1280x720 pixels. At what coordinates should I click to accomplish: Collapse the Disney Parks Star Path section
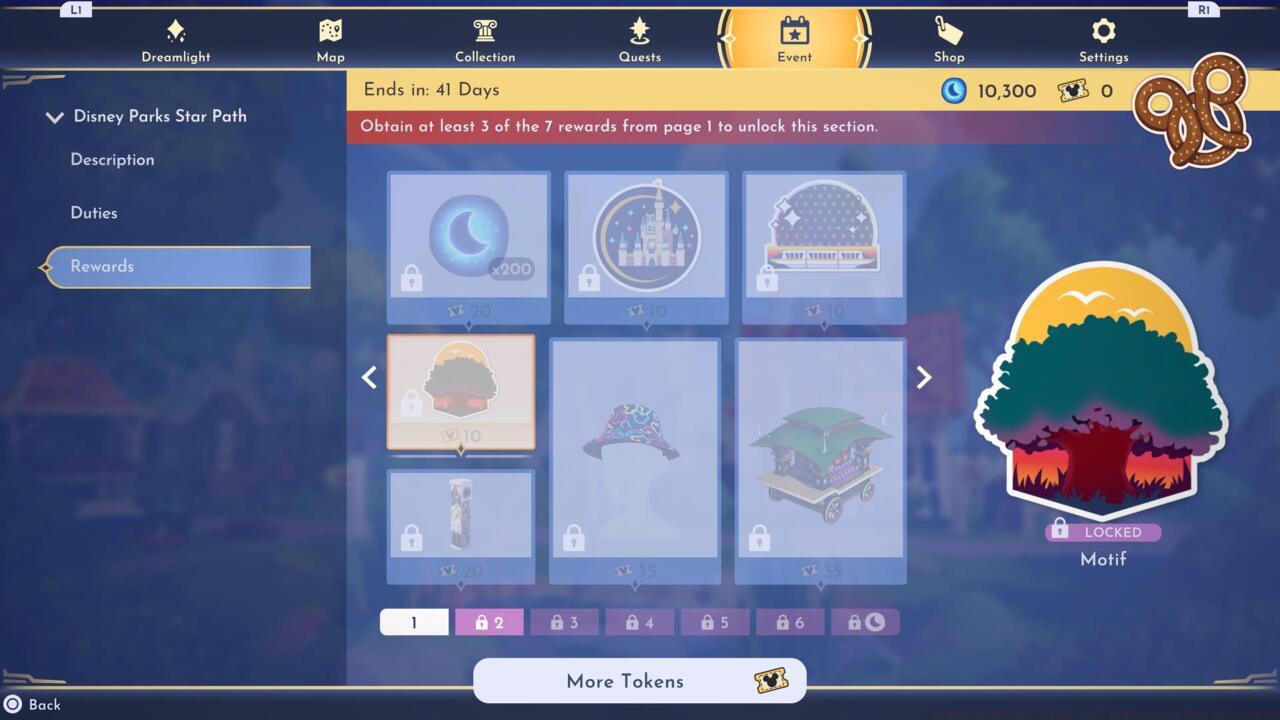tap(55, 116)
